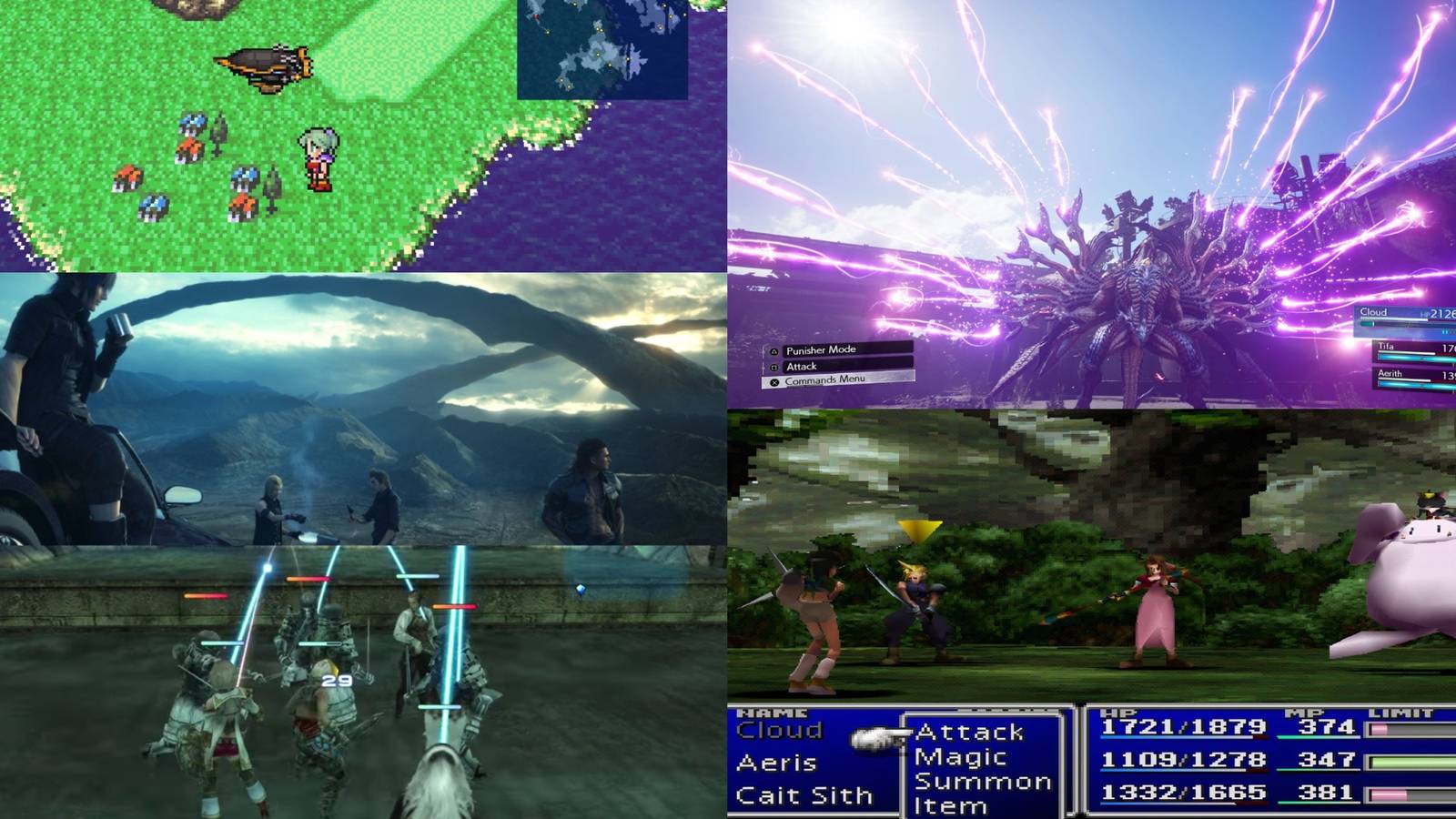Click Tifa's ATB gauge in the party HUD

(1406, 358)
